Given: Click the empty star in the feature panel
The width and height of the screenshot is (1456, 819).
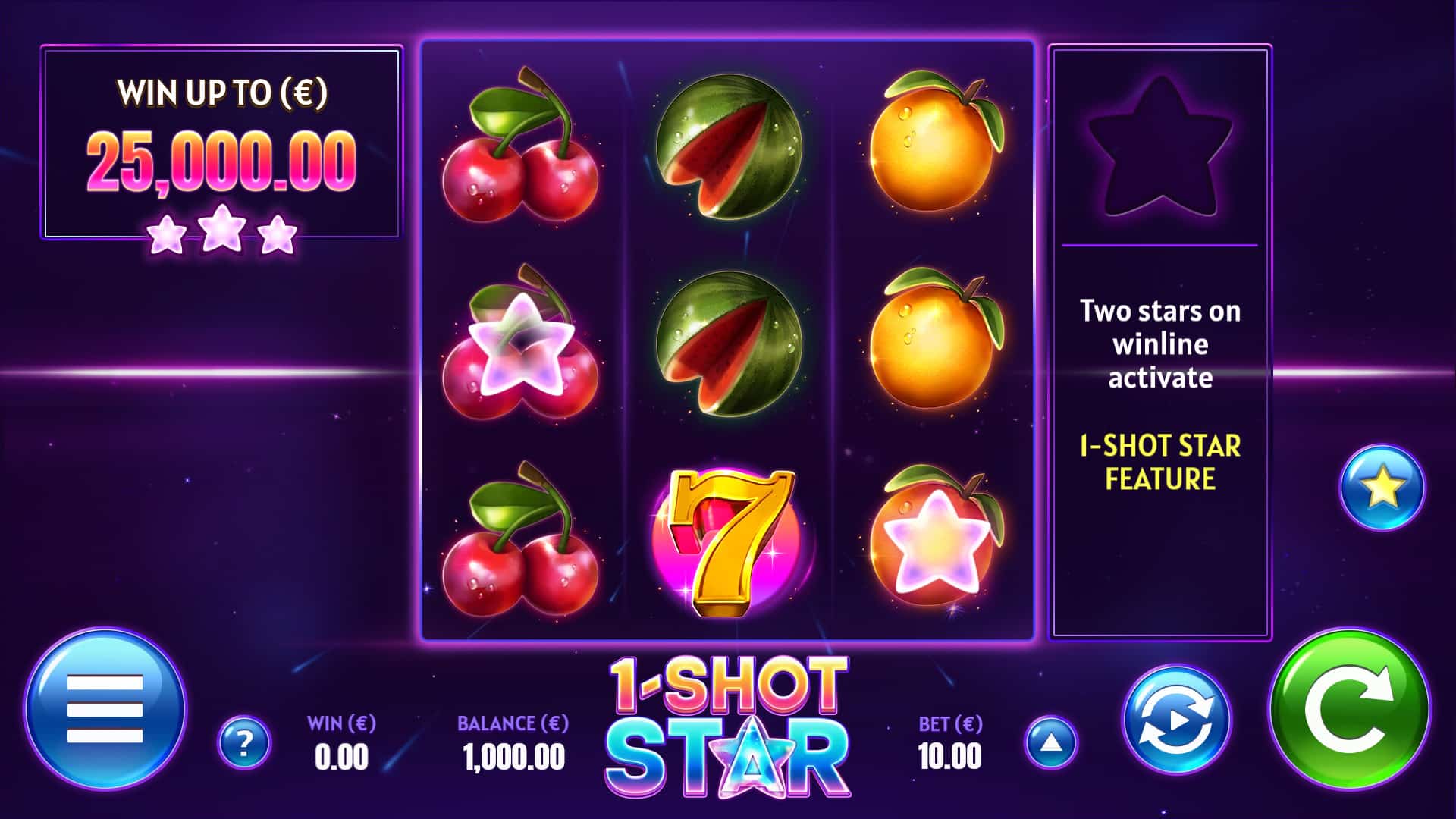Looking at the screenshot, I should (x=1162, y=152).
